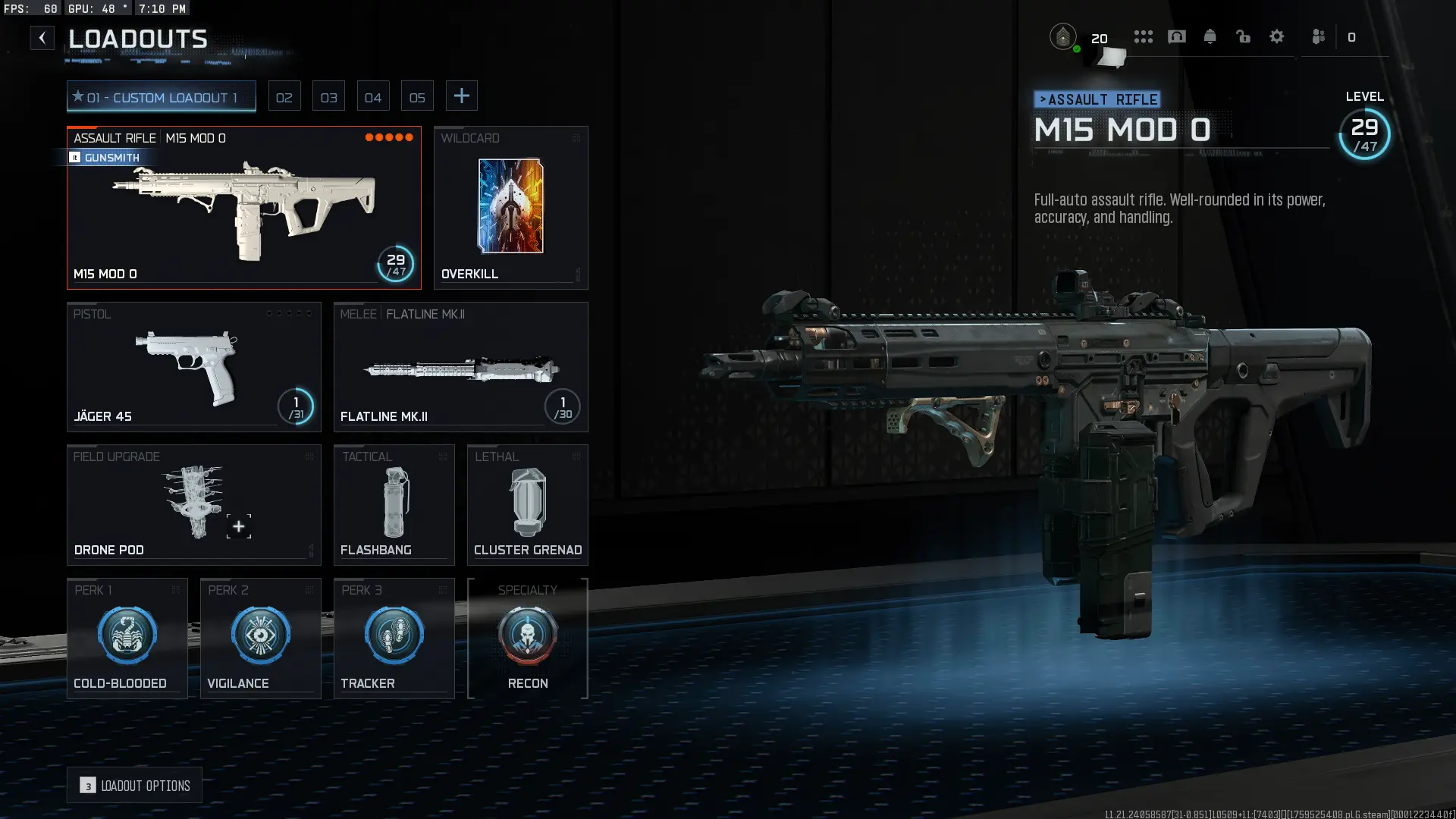Go back using the arrow beside Loadouts
Screen dimensions: 1456x819
pos(42,38)
